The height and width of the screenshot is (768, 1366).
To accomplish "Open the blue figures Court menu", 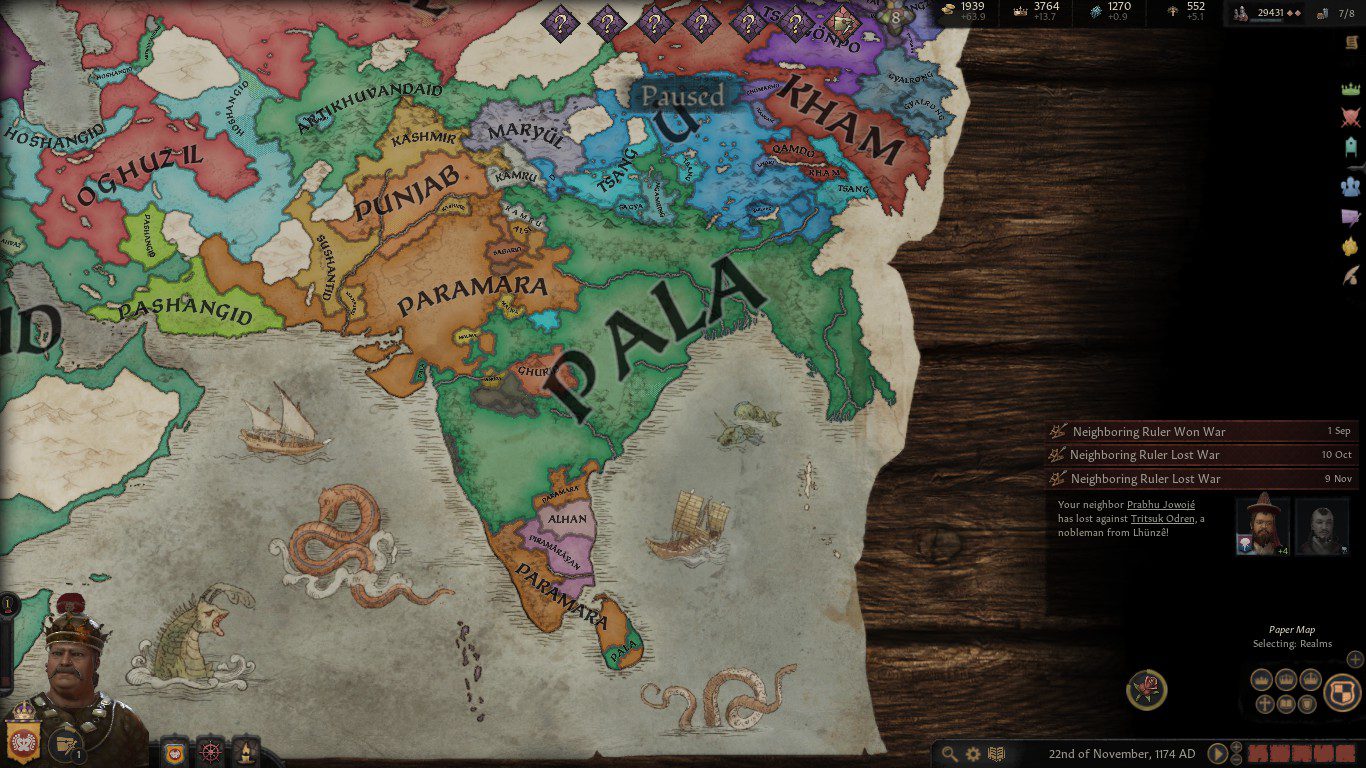I will (1351, 185).
